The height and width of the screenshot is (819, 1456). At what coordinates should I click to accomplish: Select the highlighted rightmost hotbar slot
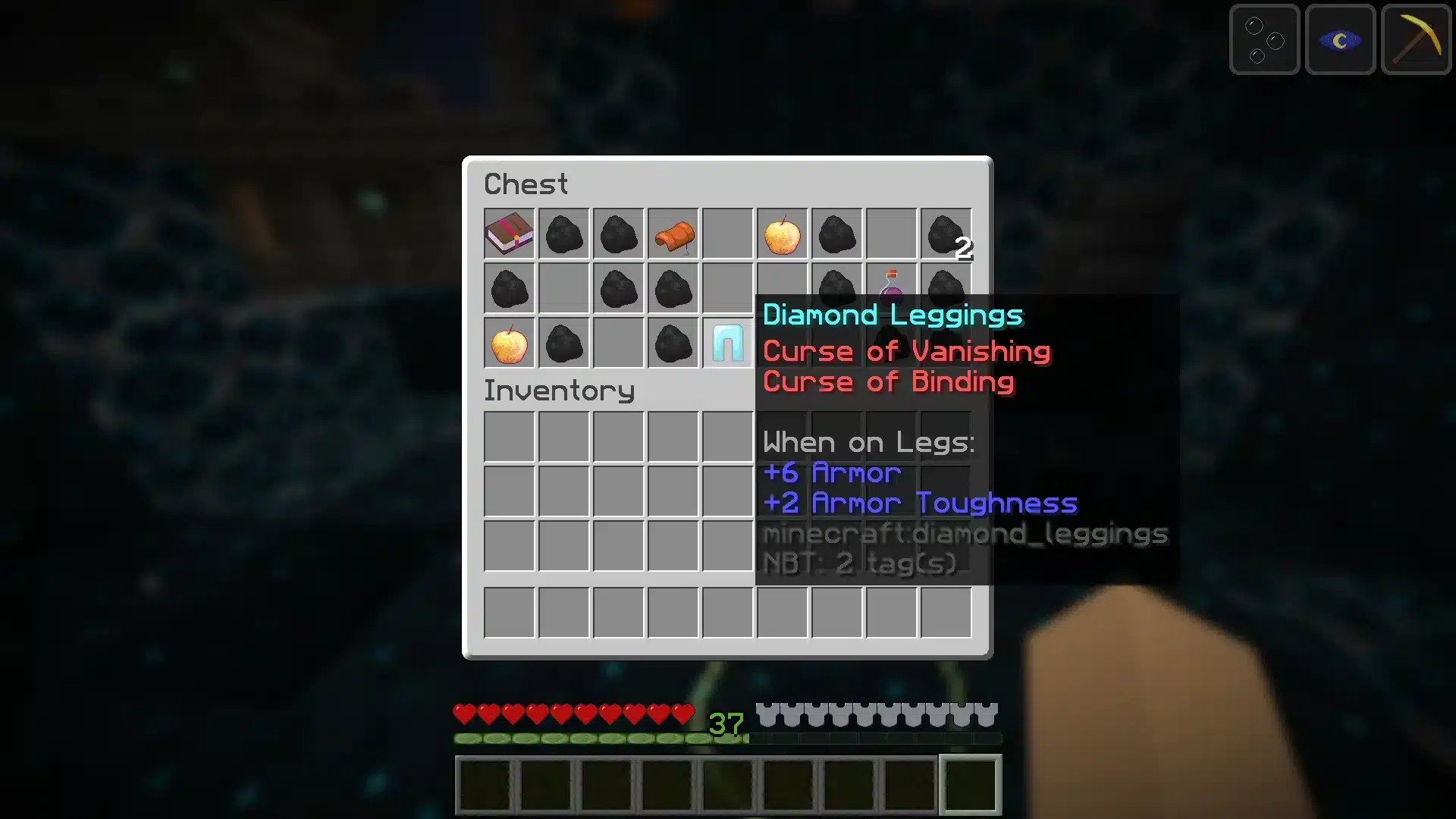pyautogui.click(x=968, y=783)
